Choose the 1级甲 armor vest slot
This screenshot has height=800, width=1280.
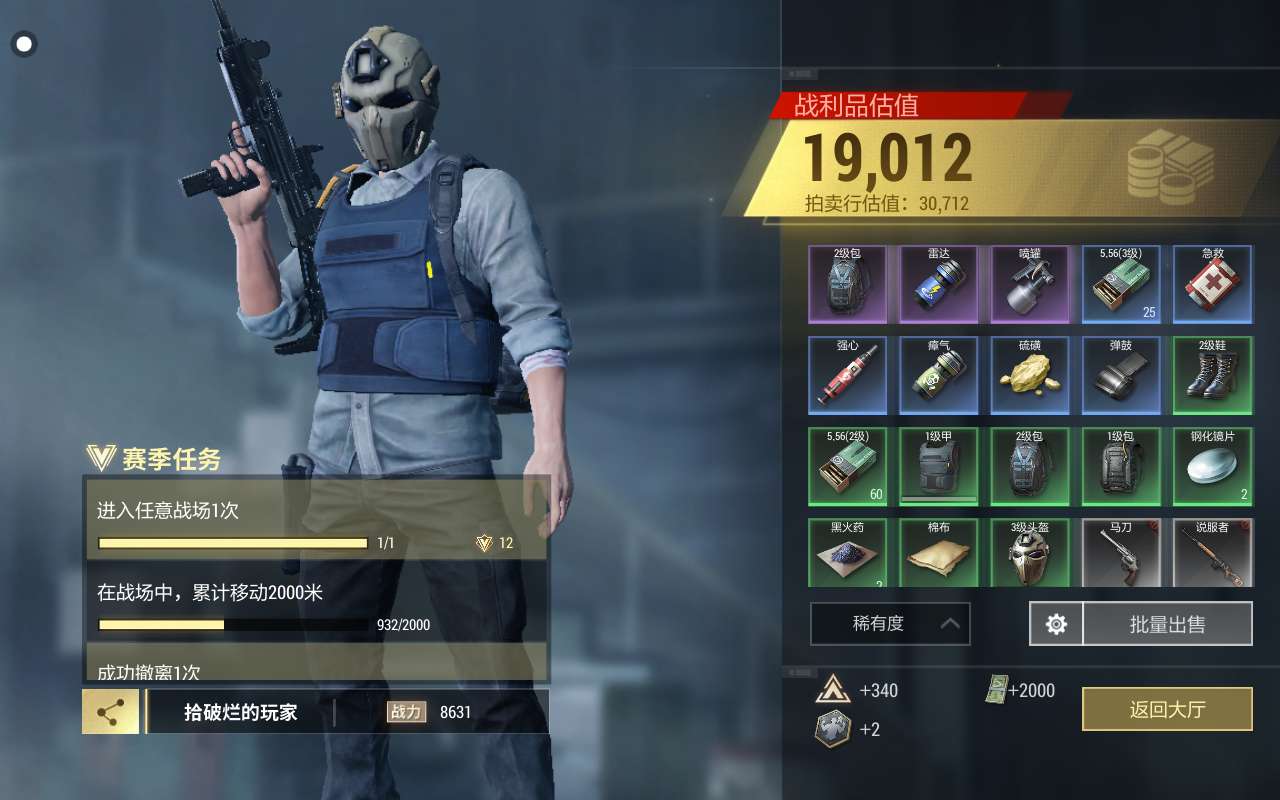pos(938,466)
